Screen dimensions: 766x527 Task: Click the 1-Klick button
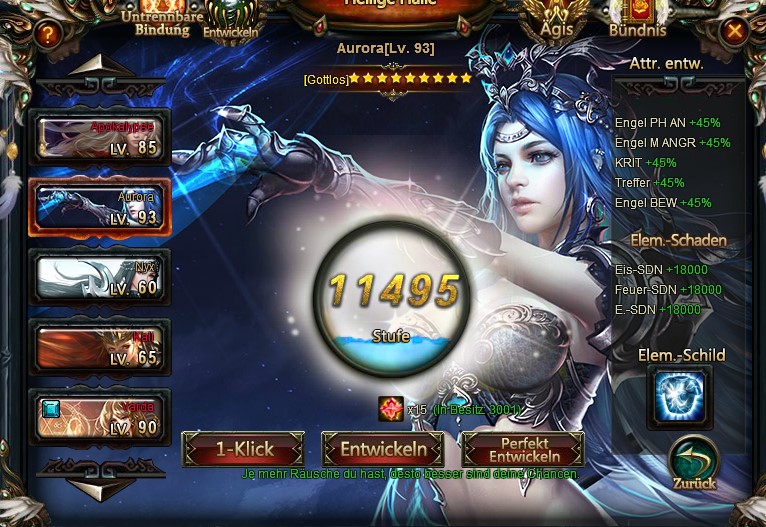click(x=243, y=450)
